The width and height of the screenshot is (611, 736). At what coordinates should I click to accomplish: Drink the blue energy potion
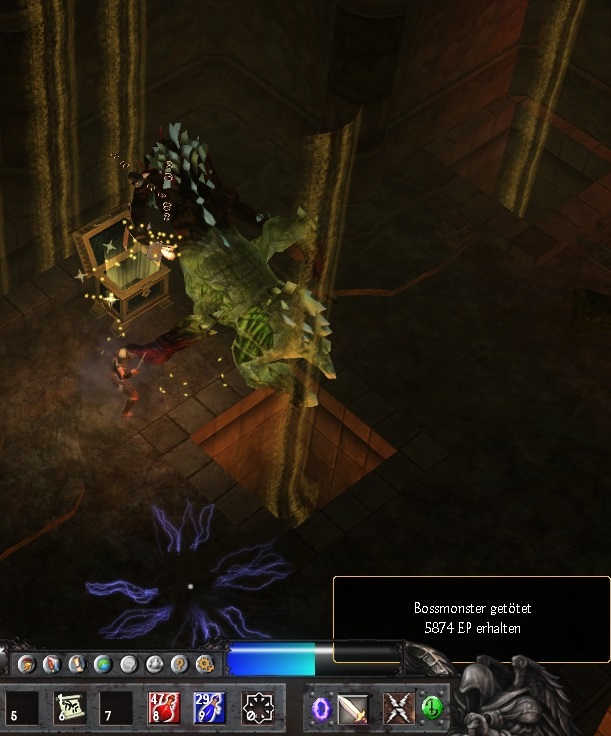coord(210,708)
